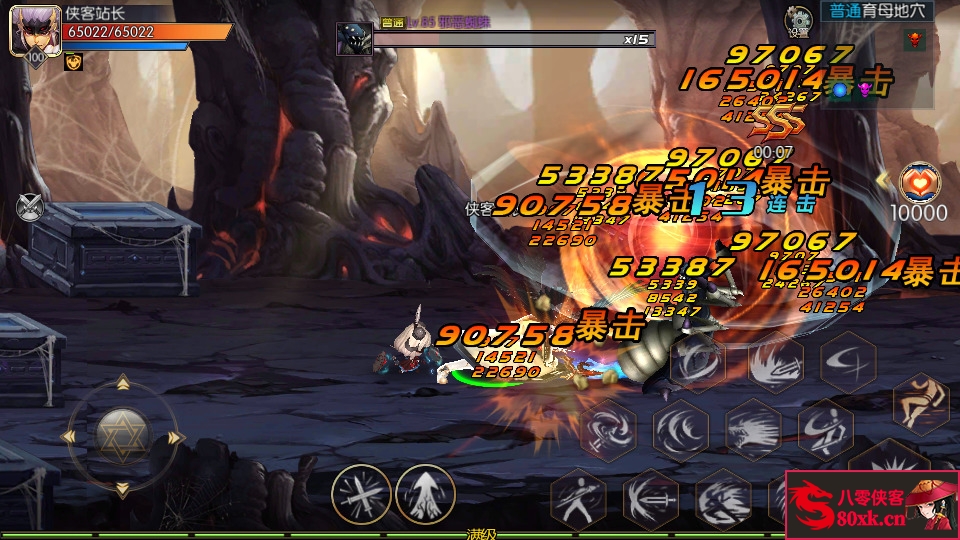The image size is (960, 540).
Task: Activate the swordsman spinning slash skill
Action: pos(826,428)
